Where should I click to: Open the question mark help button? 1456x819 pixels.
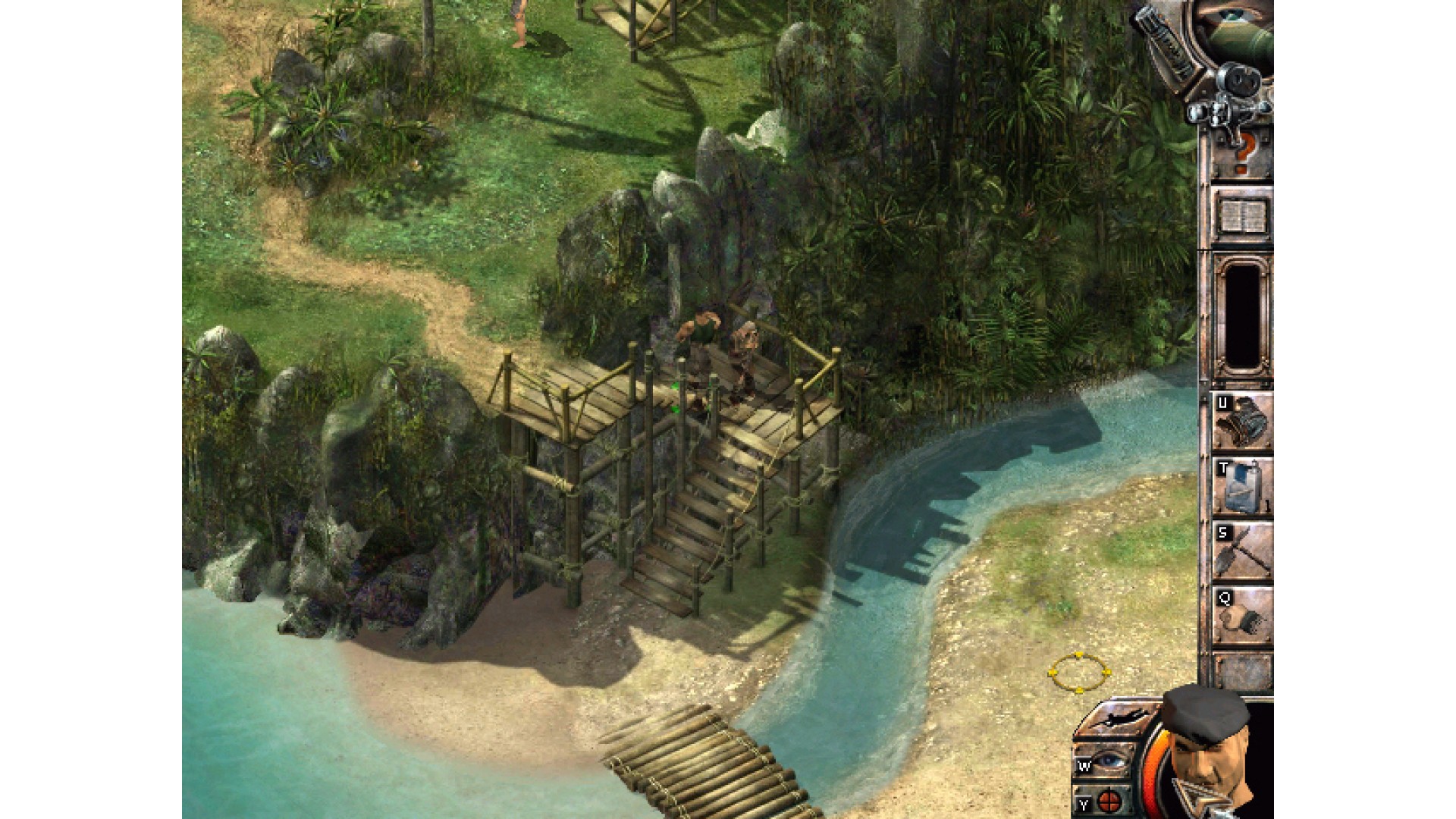tap(1242, 154)
